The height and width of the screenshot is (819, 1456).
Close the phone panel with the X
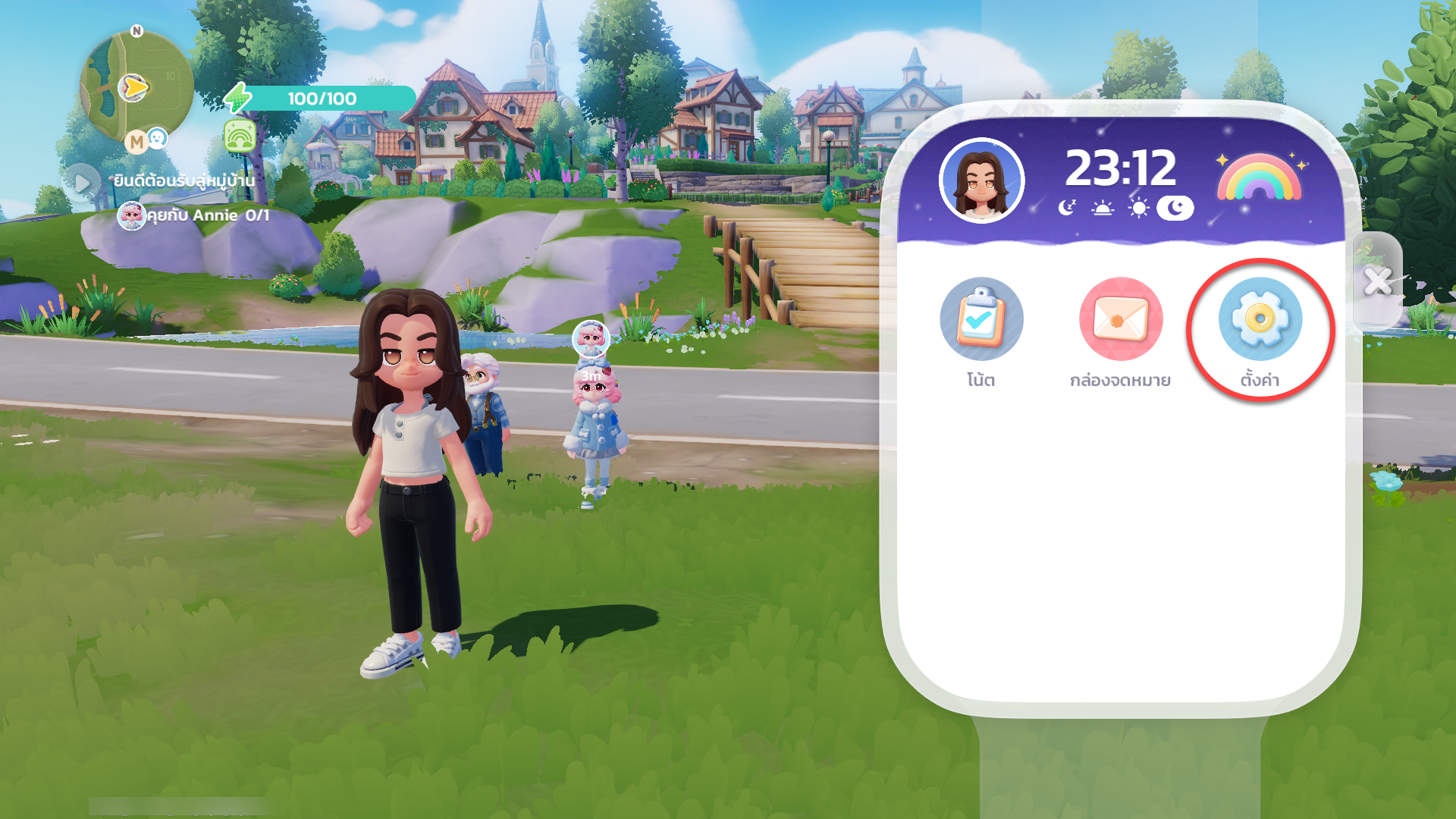(x=1377, y=281)
